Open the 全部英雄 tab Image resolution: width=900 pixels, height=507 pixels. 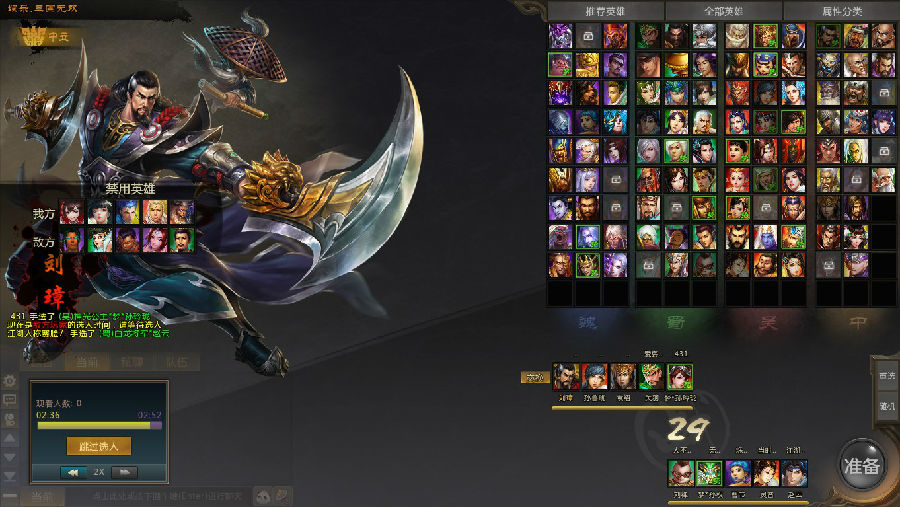[723, 11]
